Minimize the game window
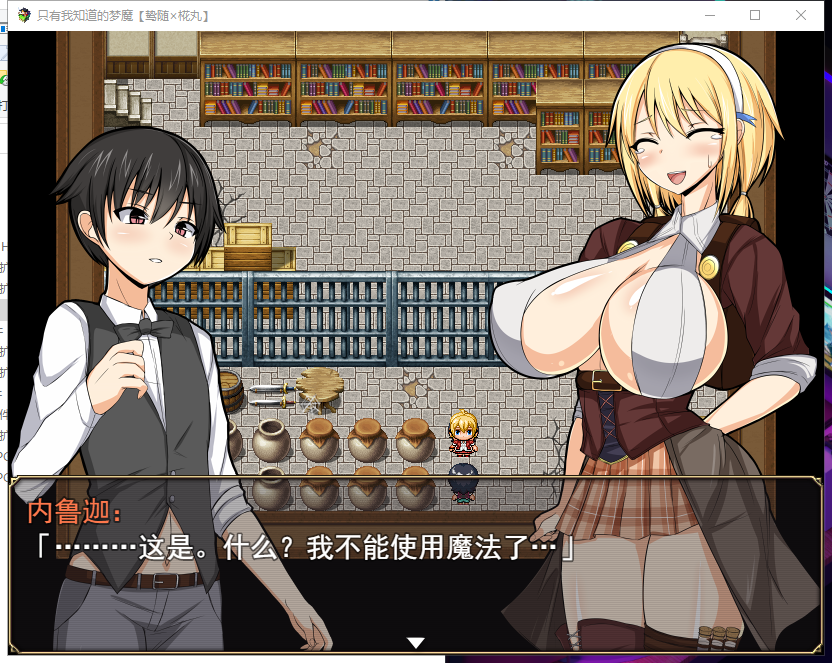This screenshot has height=663, width=832. (709, 15)
